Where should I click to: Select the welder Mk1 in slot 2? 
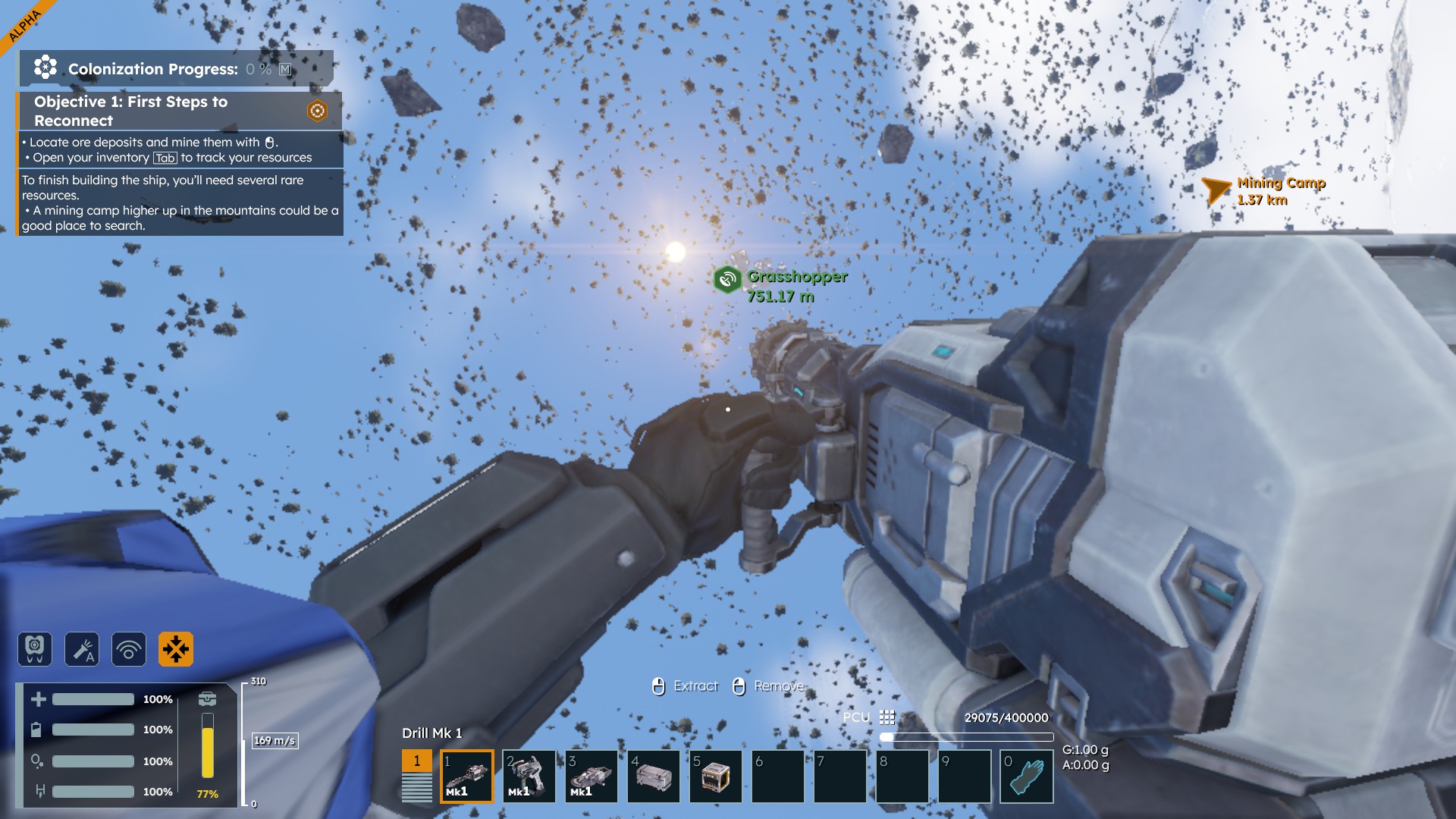[x=529, y=776]
